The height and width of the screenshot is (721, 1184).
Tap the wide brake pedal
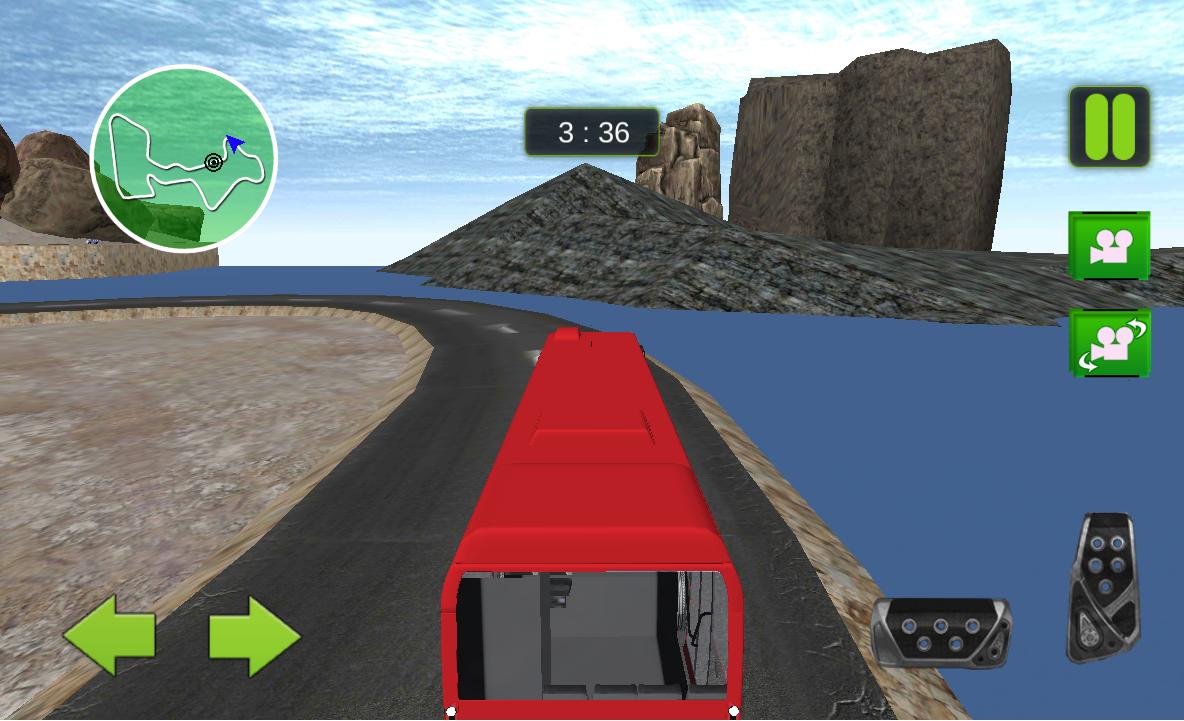940,632
